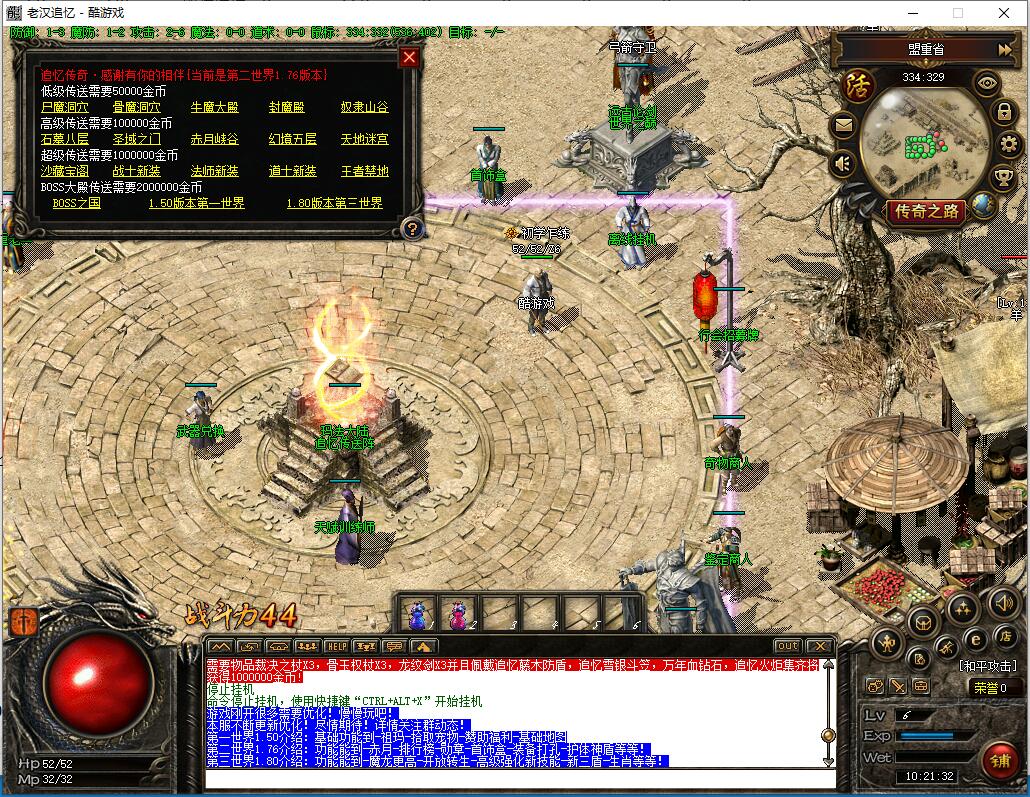Go to BOSS之国

point(76,203)
